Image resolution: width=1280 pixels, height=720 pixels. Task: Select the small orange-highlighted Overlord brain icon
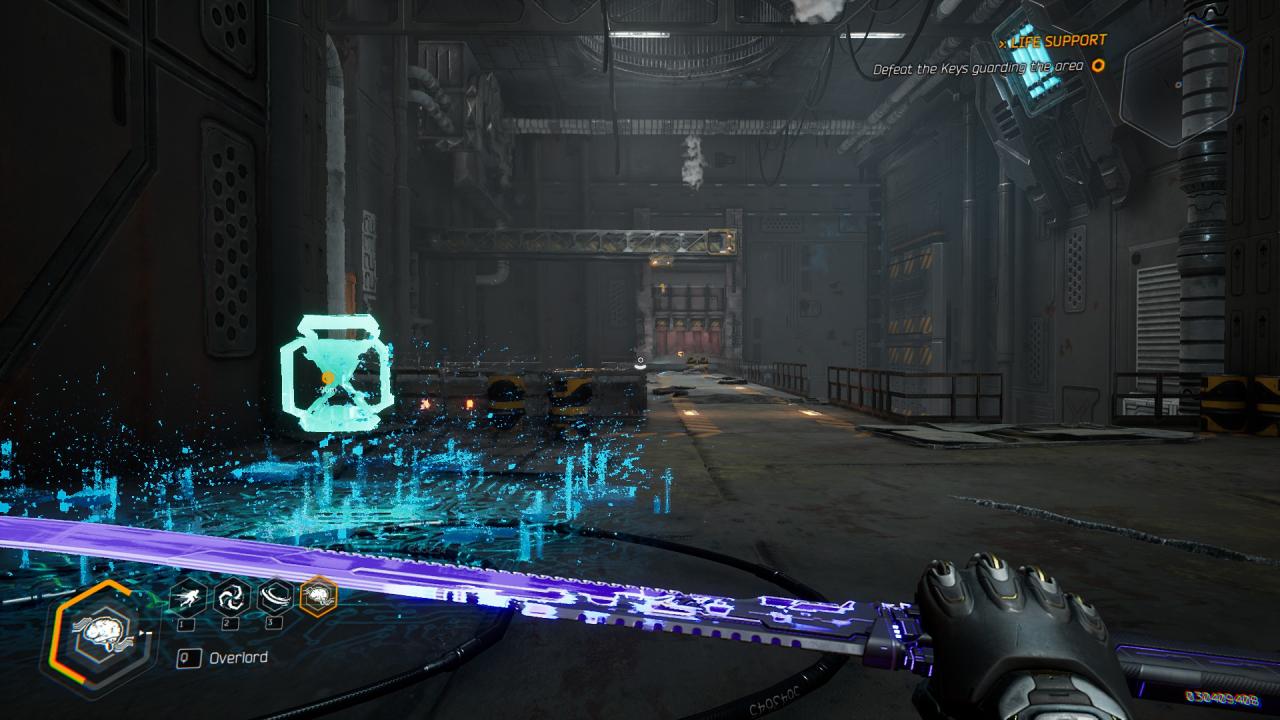319,597
